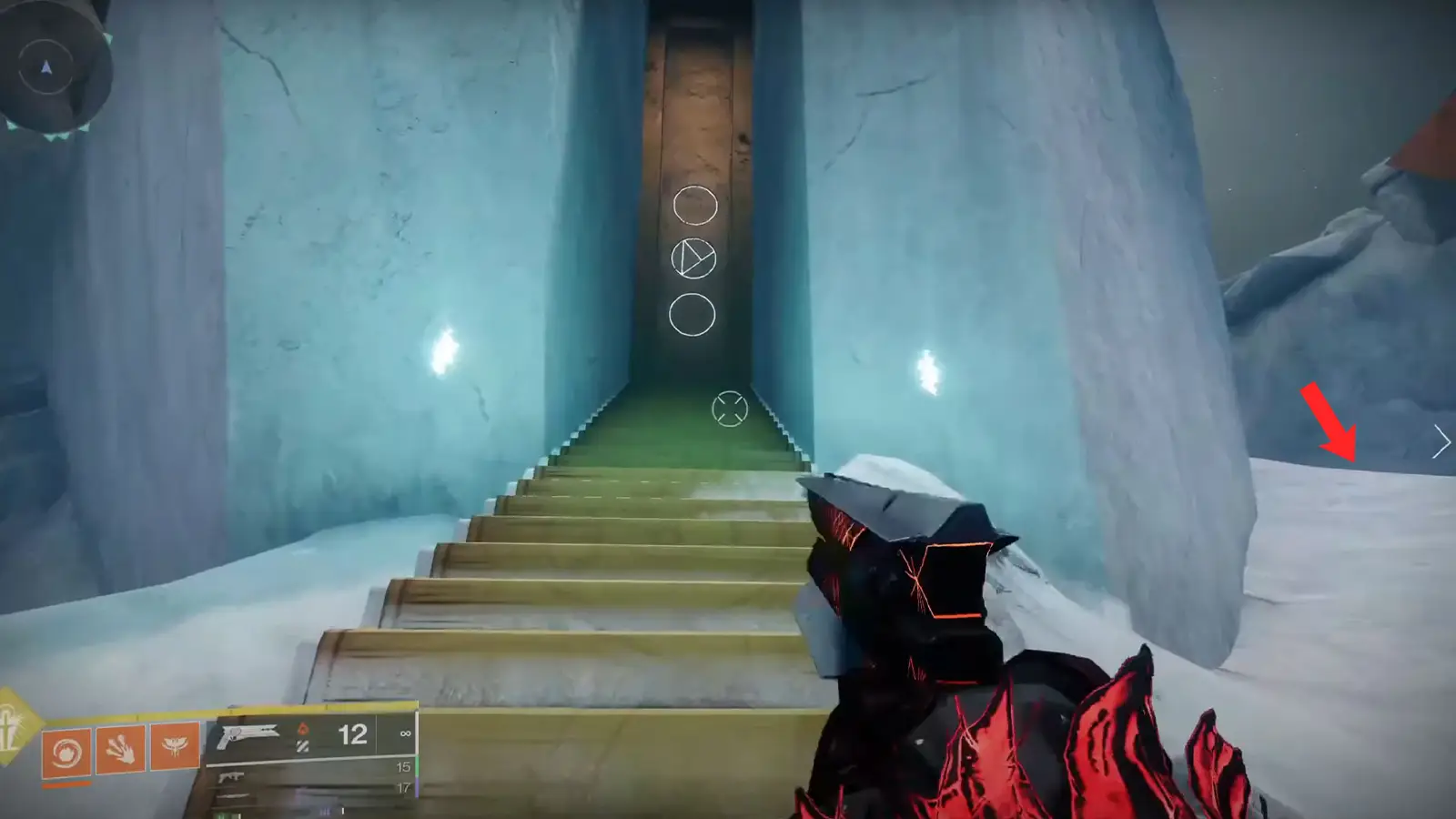This screenshot has height=819, width=1456.
Task: Click the submachine gun weapon icon
Action: coord(230,776)
